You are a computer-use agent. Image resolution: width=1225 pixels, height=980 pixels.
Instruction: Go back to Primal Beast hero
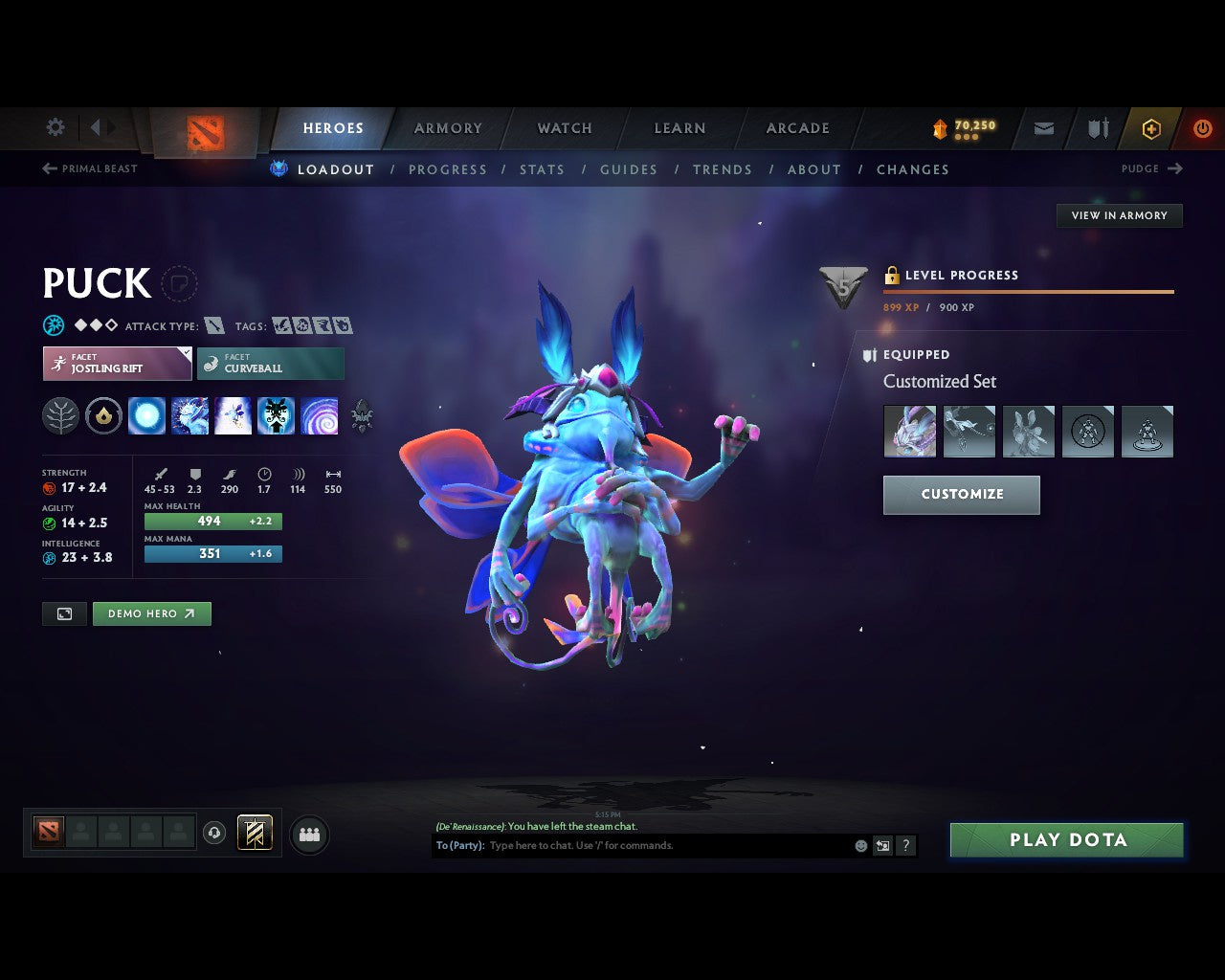point(90,168)
